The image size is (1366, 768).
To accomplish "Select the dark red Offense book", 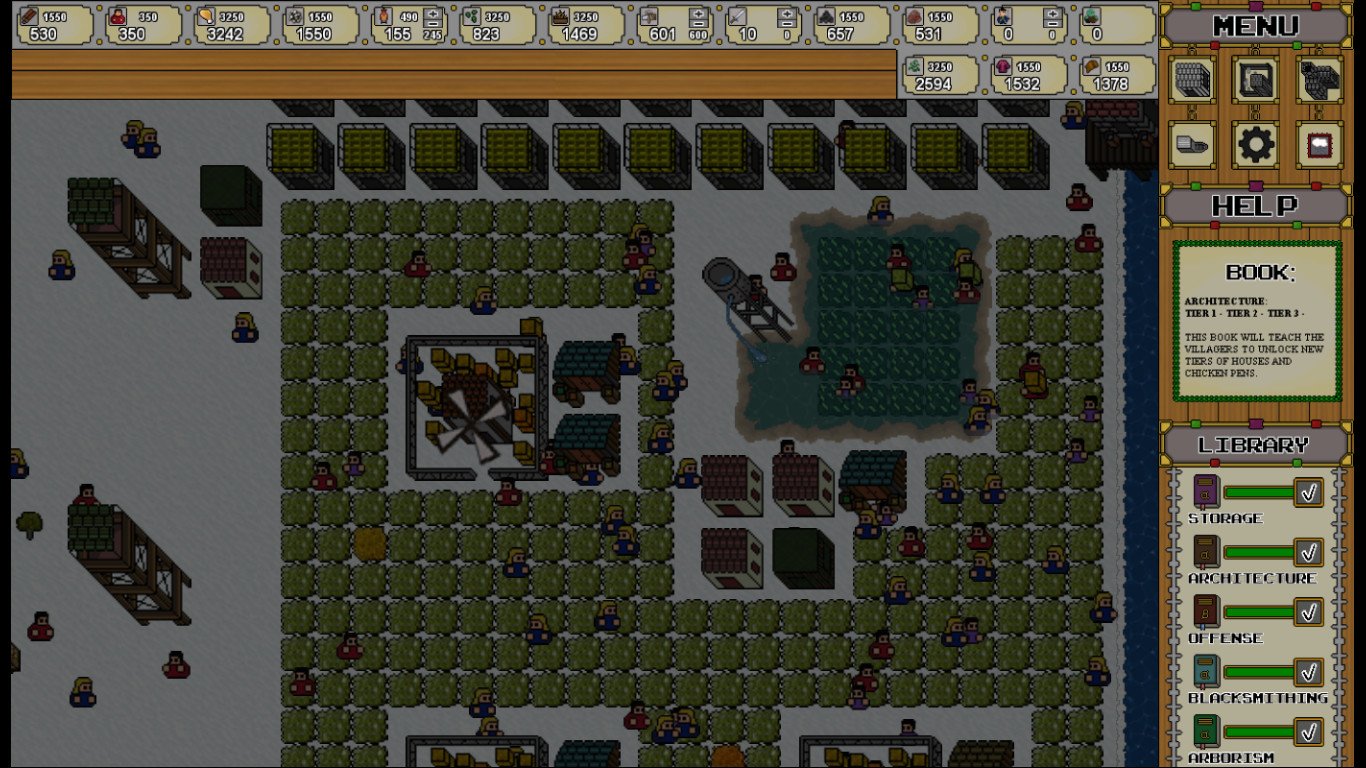I will [1206, 612].
